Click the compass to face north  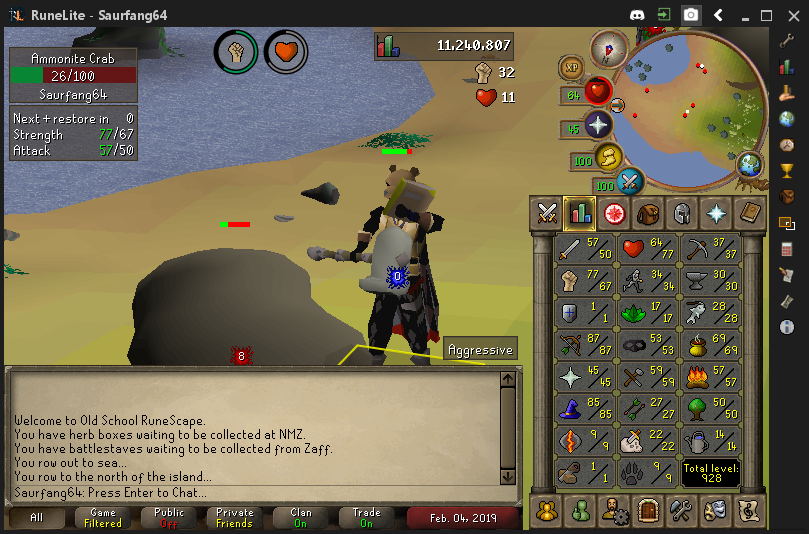[606, 48]
